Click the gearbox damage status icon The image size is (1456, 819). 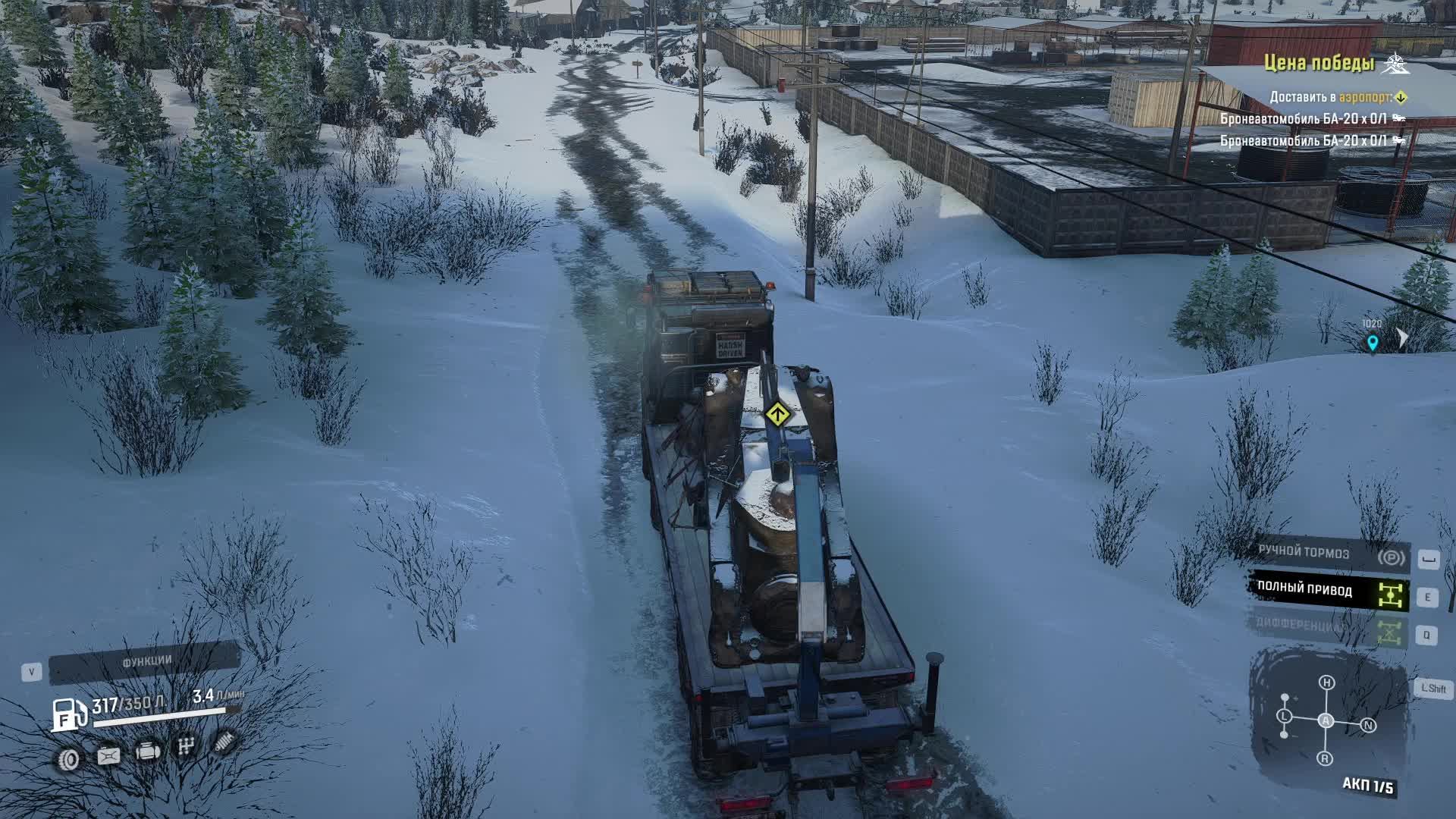pyautogui.click(x=185, y=748)
